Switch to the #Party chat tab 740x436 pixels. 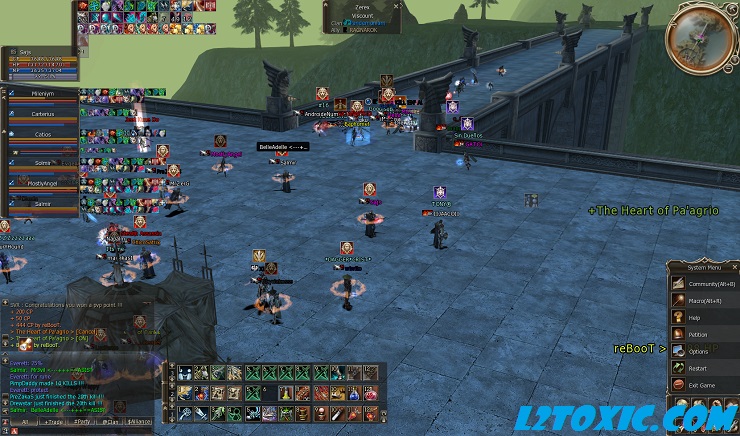click(81, 422)
